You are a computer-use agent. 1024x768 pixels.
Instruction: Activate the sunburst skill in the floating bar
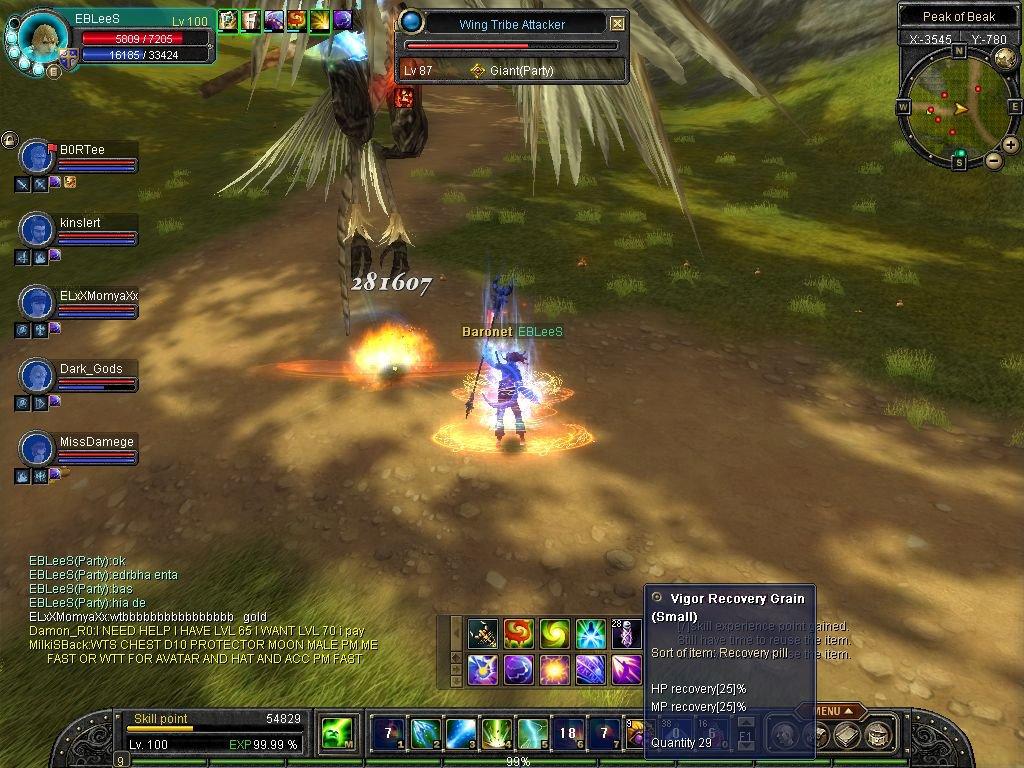click(554, 669)
